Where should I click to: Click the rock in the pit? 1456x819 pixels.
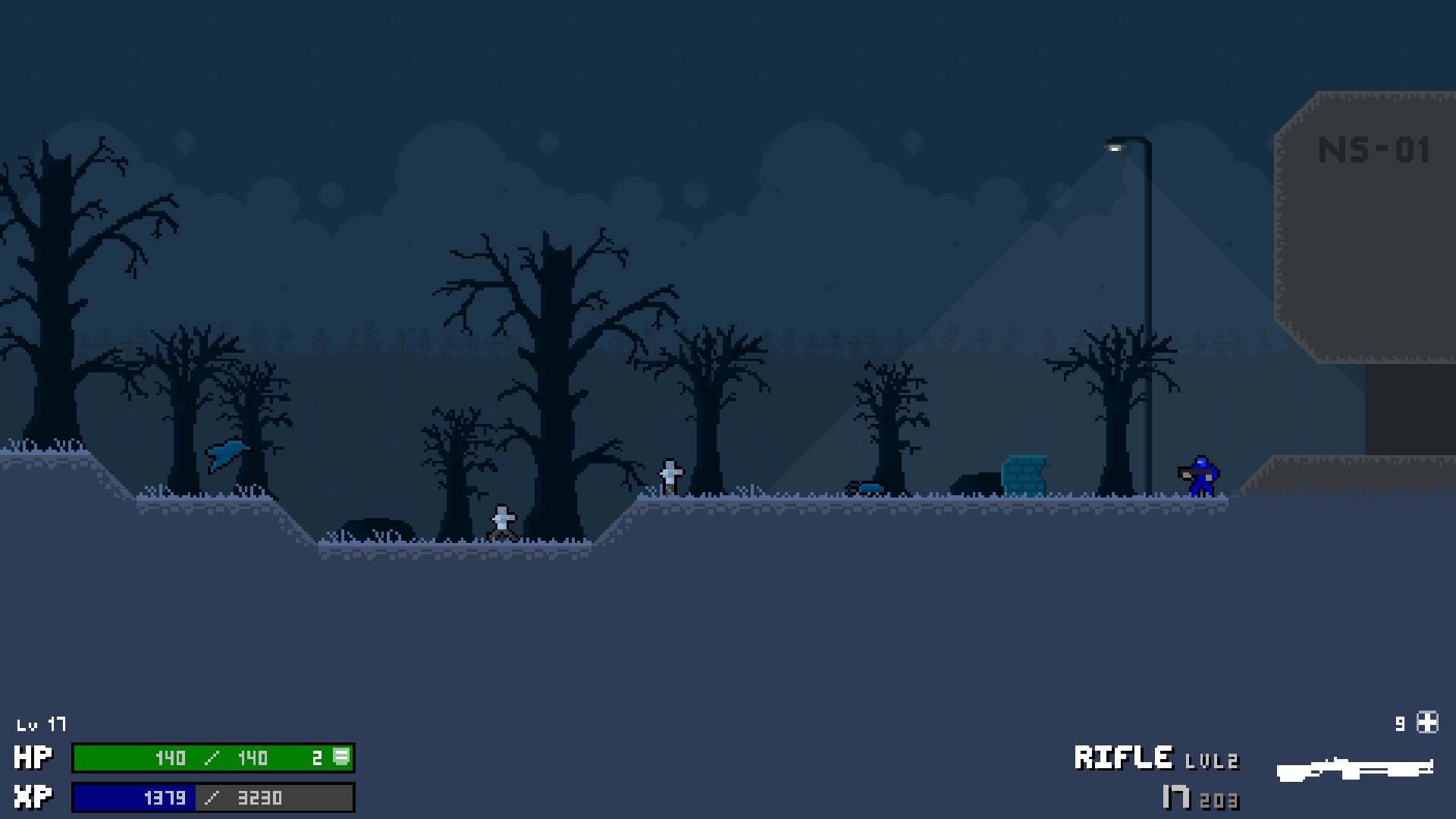377,527
